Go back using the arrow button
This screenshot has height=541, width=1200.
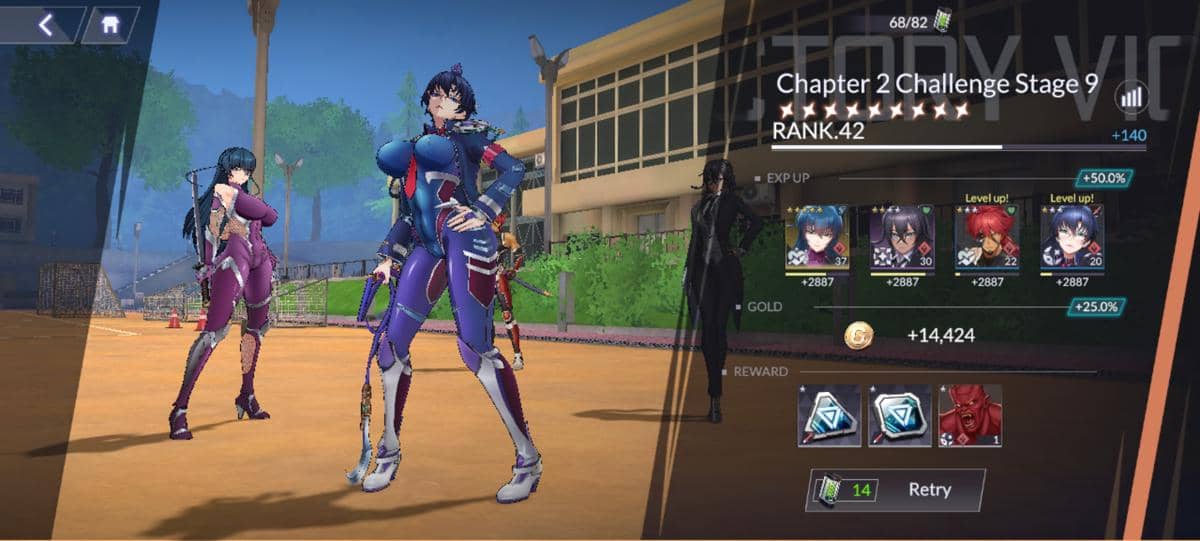pos(45,25)
